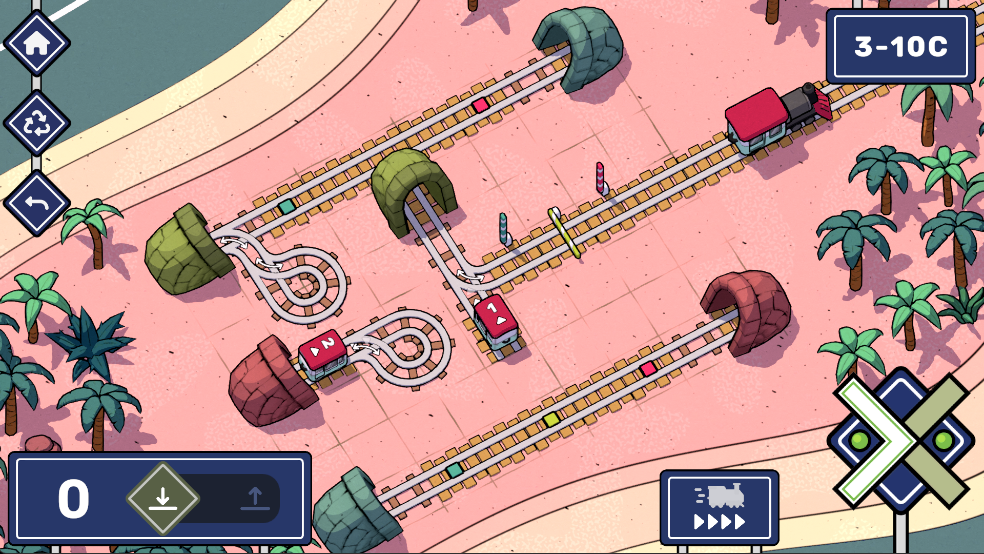This screenshot has height=554, width=984.
Task: Reset the level with the recycle button
Action: [x=37, y=123]
